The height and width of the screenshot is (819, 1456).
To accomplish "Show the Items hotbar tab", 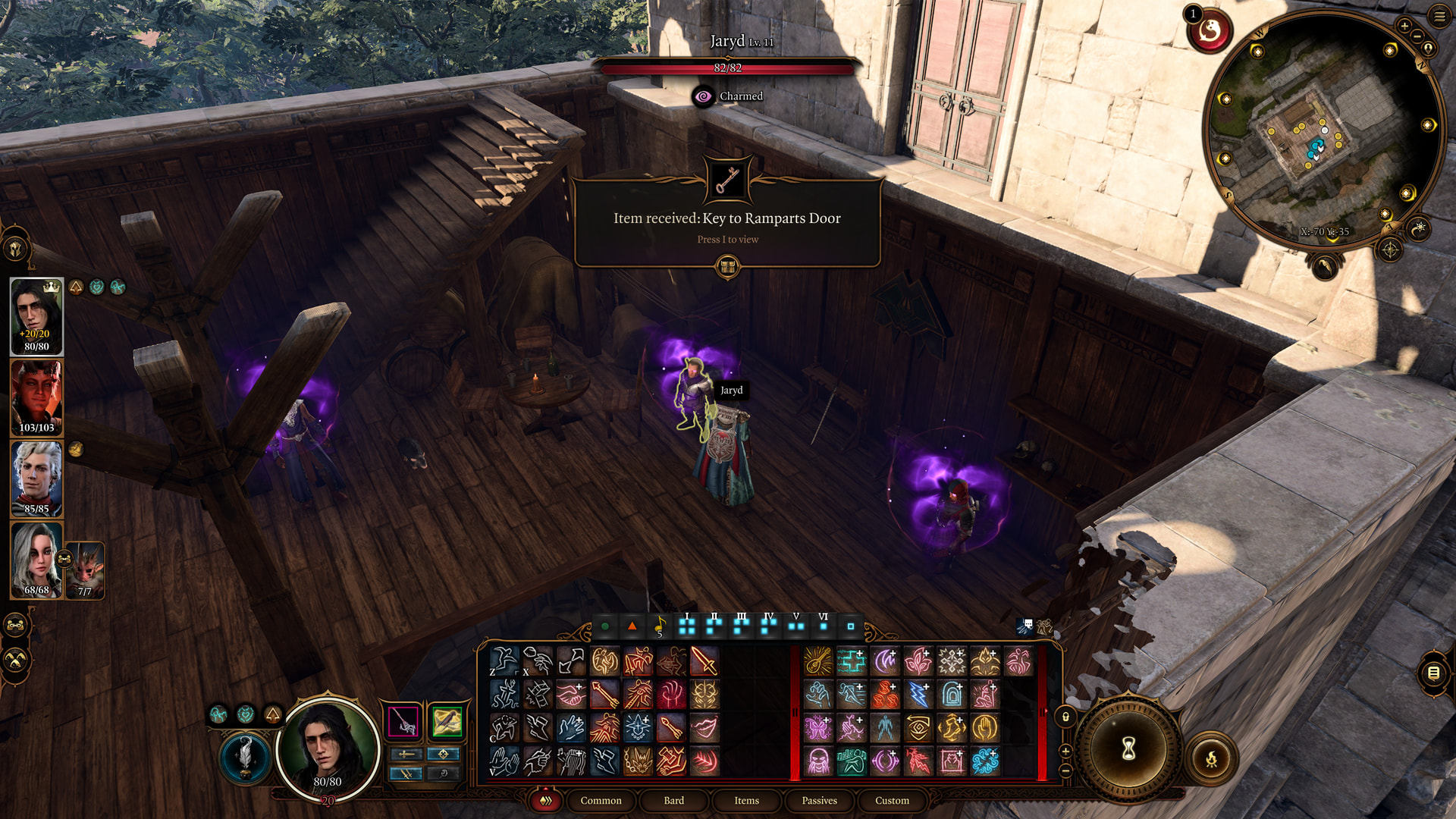I will click(746, 800).
